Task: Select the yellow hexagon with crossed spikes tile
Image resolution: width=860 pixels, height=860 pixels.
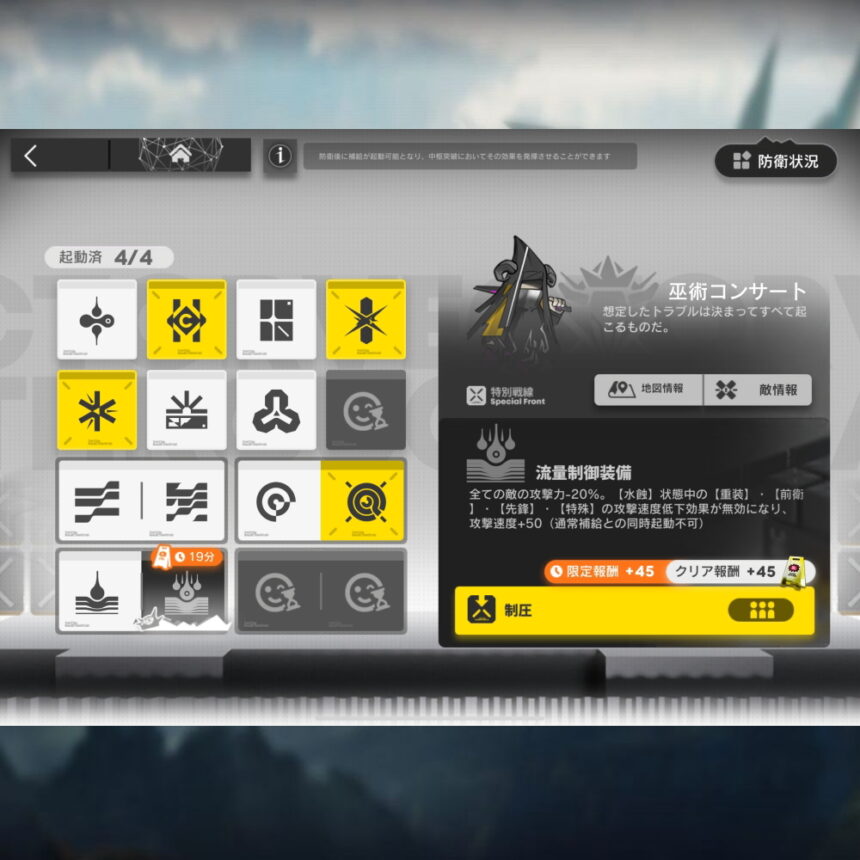Action: point(366,320)
